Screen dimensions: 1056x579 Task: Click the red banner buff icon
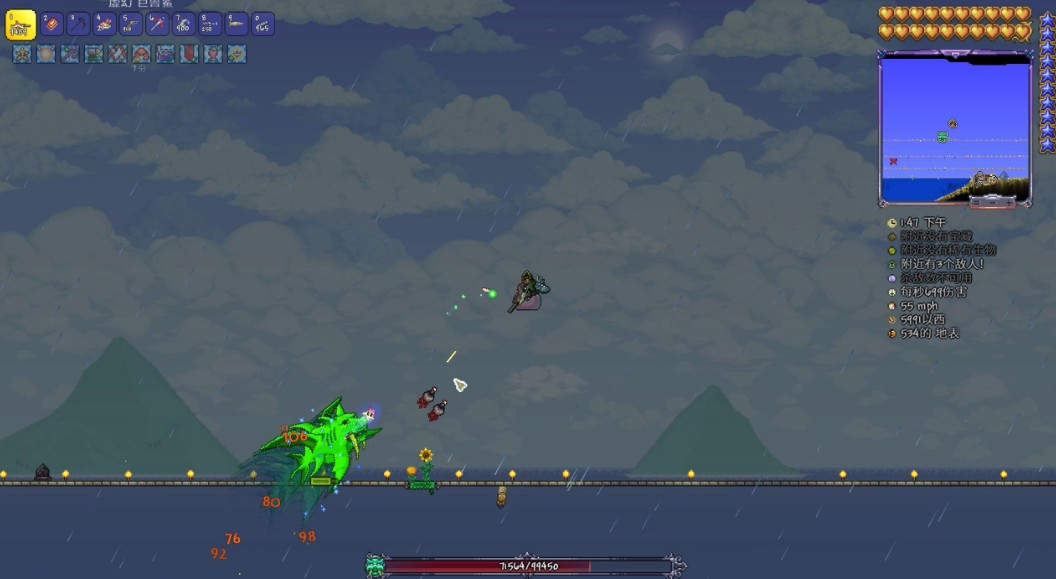pyautogui.click(x=189, y=54)
